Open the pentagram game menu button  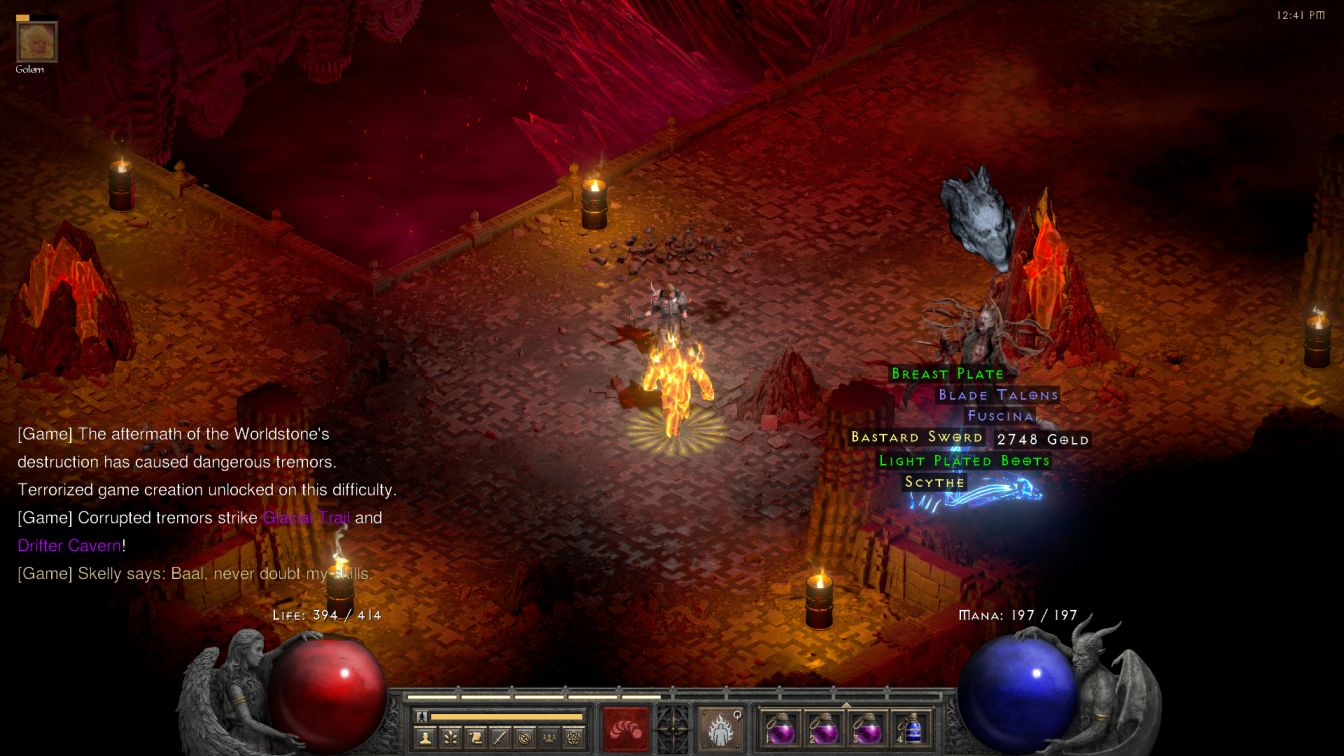click(x=574, y=738)
